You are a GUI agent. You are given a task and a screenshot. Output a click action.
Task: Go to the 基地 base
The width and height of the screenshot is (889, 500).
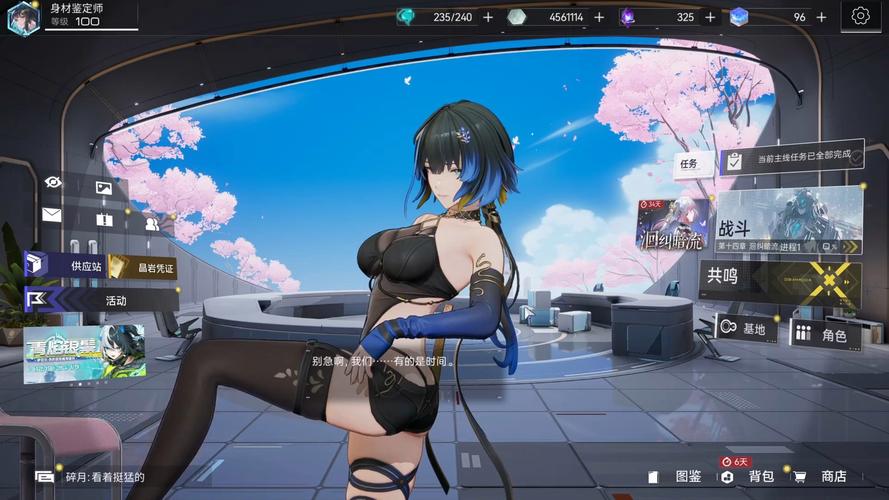[x=746, y=329]
